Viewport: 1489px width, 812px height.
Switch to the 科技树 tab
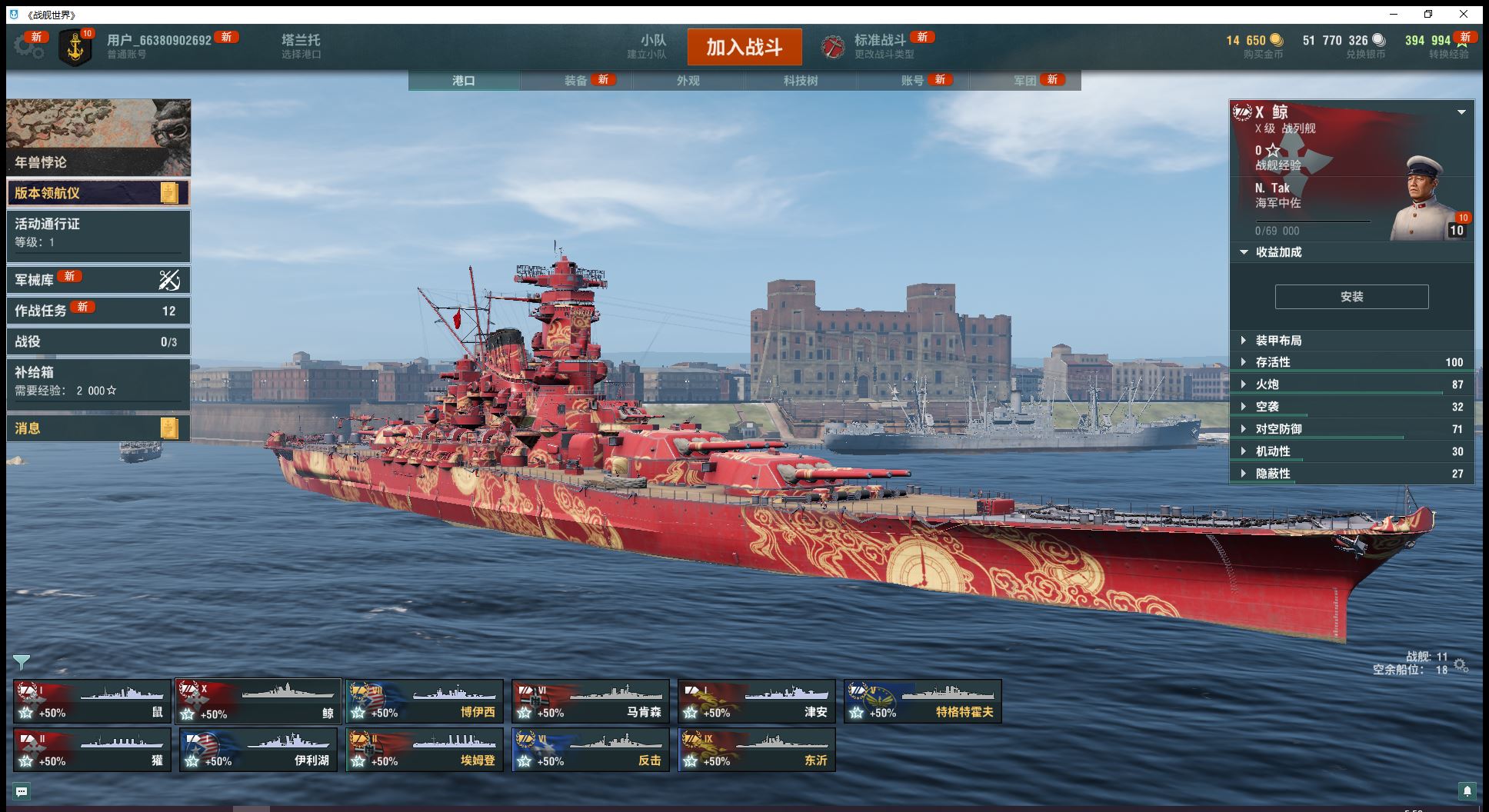pyautogui.click(x=801, y=81)
